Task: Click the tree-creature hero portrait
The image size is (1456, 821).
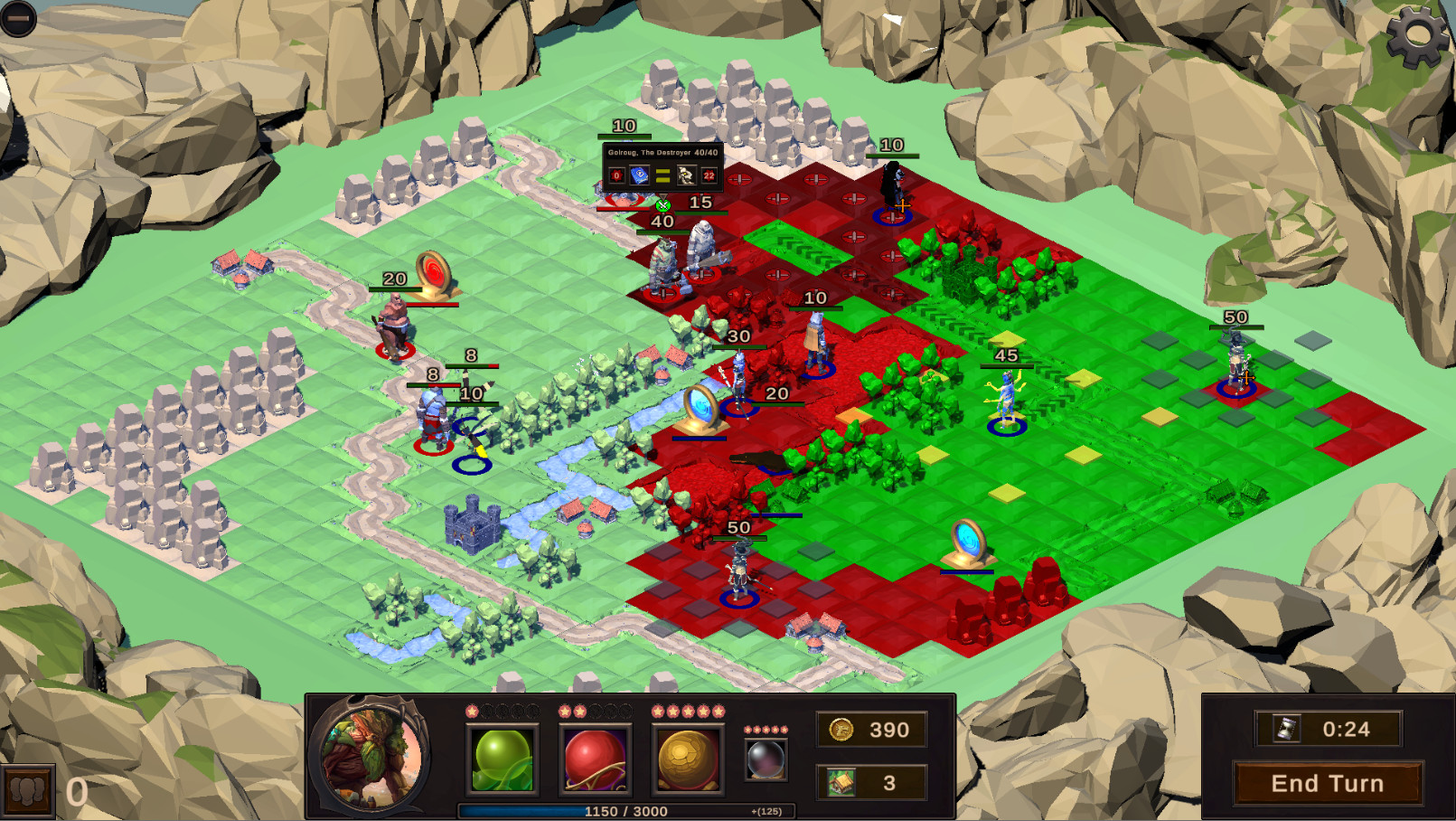Action: pyautogui.click(x=371, y=758)
